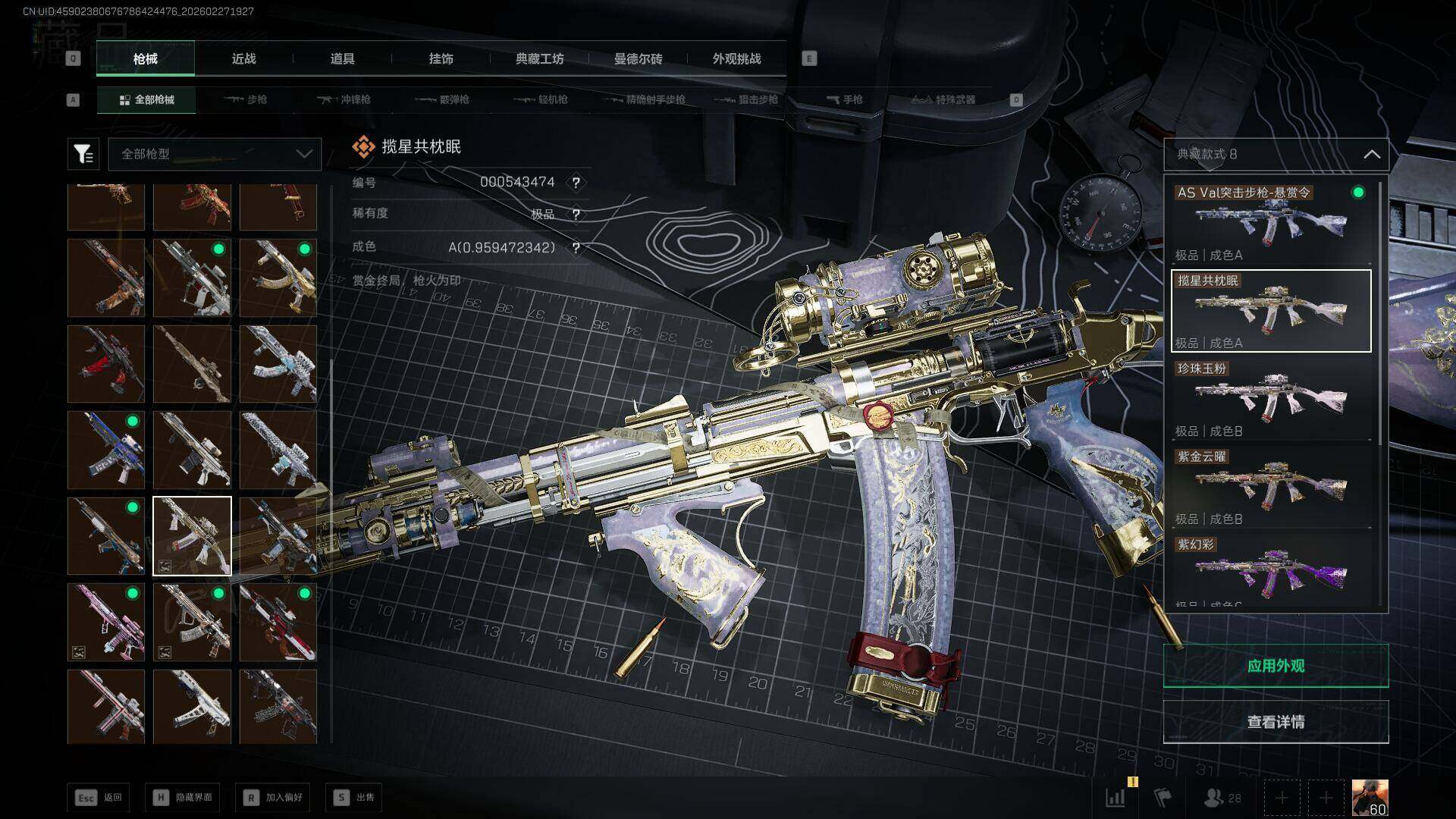Apply the skin with 应用外观
Screen dimensions: 1456x819
point(1276,666)
